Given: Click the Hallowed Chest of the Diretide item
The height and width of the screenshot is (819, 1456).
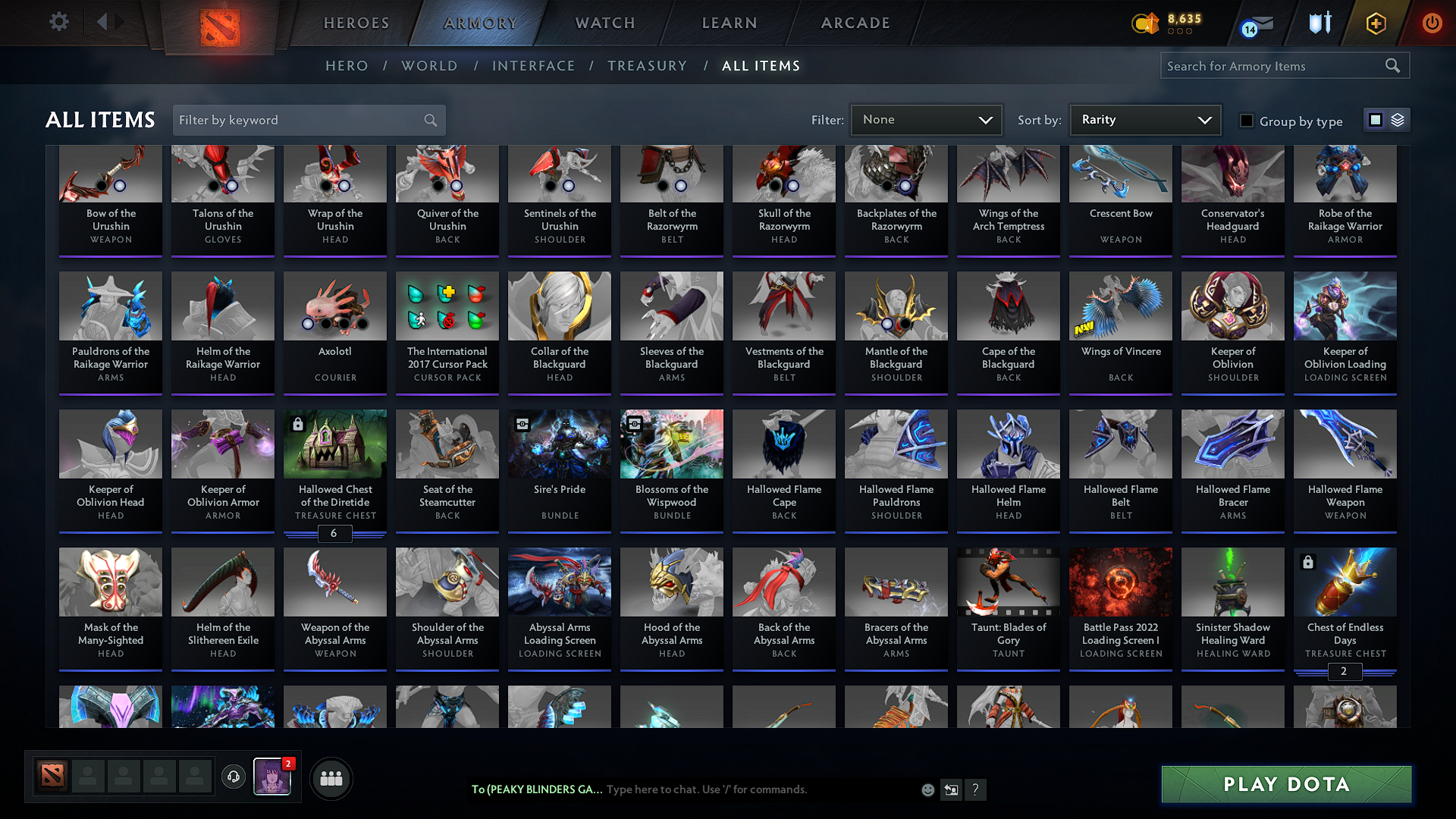Looking at the screenshot, I should pyautogui.click(x=334, y=470).
